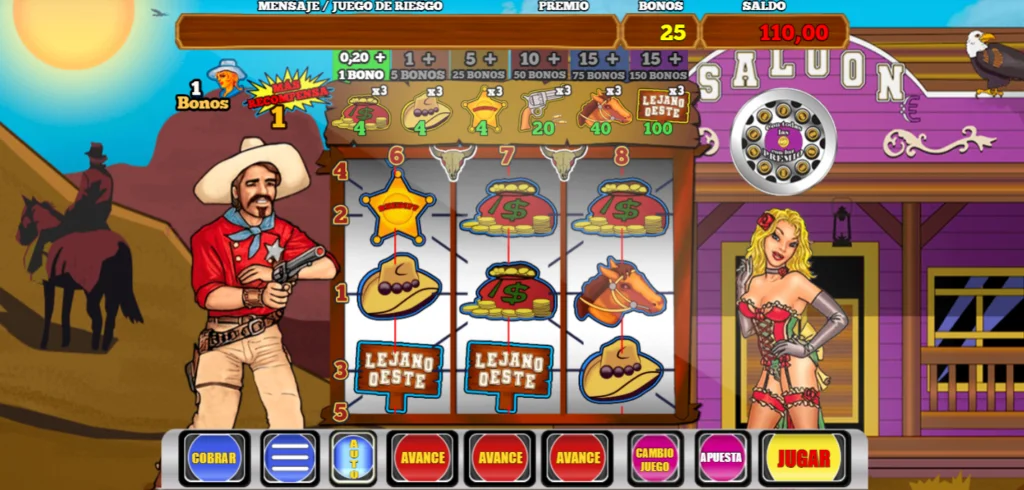Open the three-line hamburger menu button

290,459
